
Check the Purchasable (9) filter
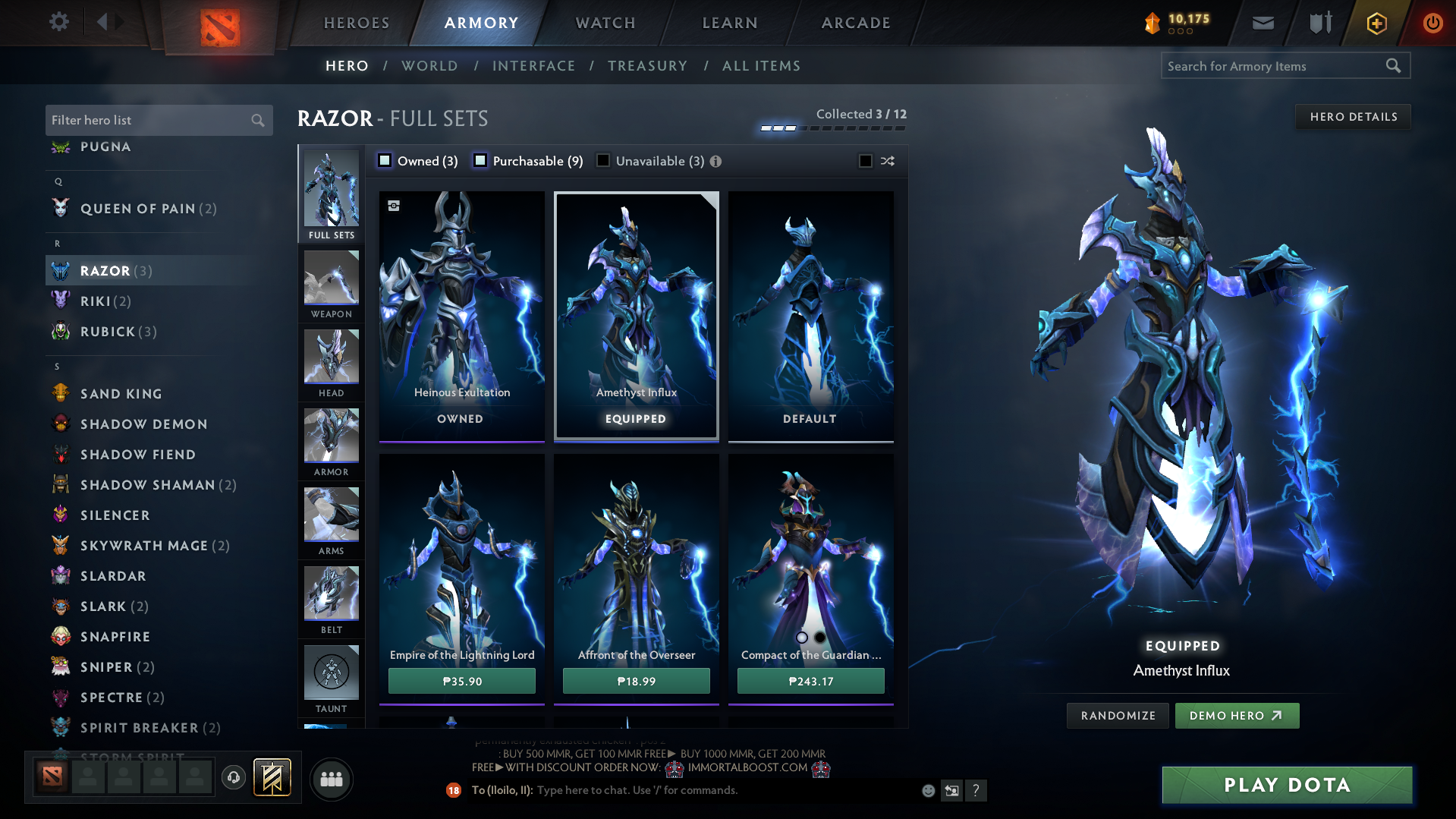tap(480, 160)
